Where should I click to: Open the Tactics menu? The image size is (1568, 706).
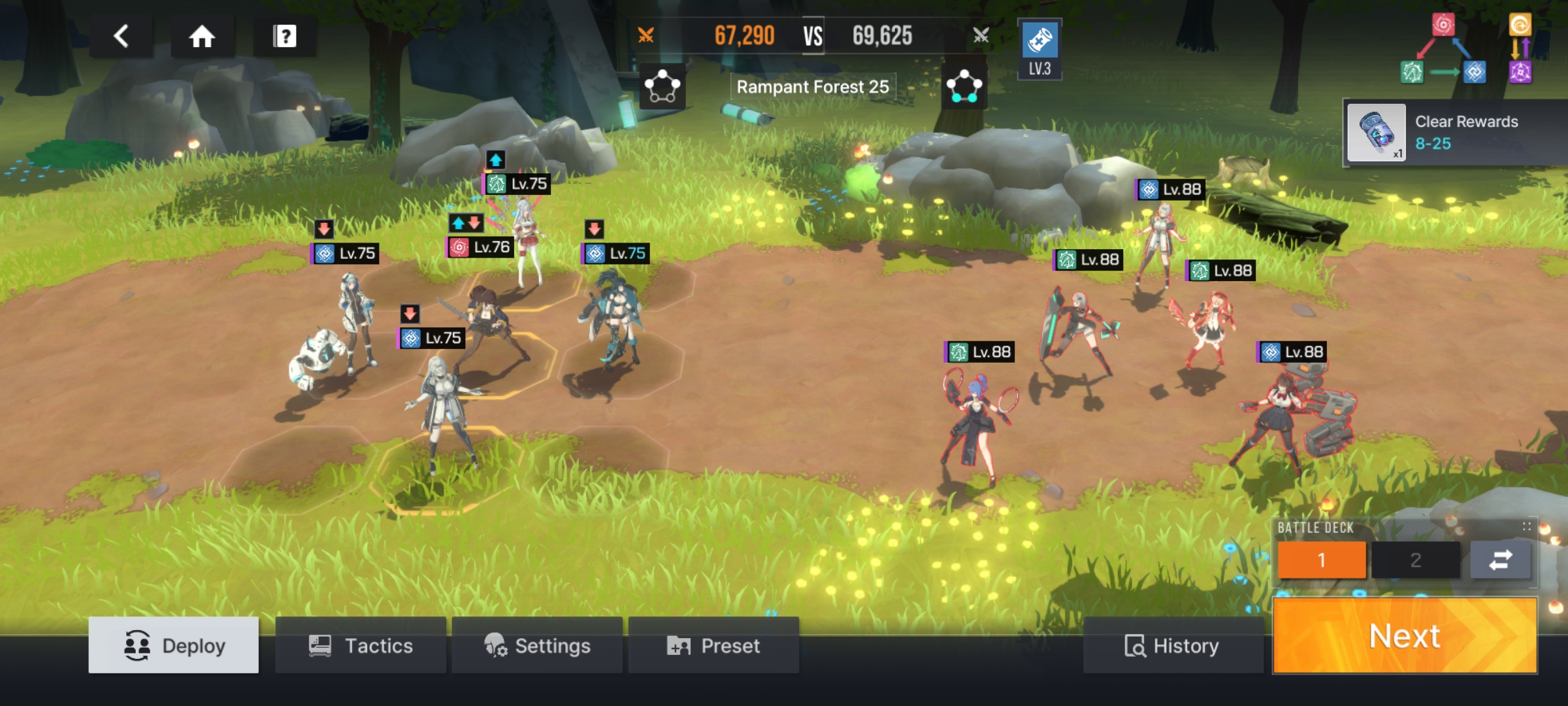361,645
